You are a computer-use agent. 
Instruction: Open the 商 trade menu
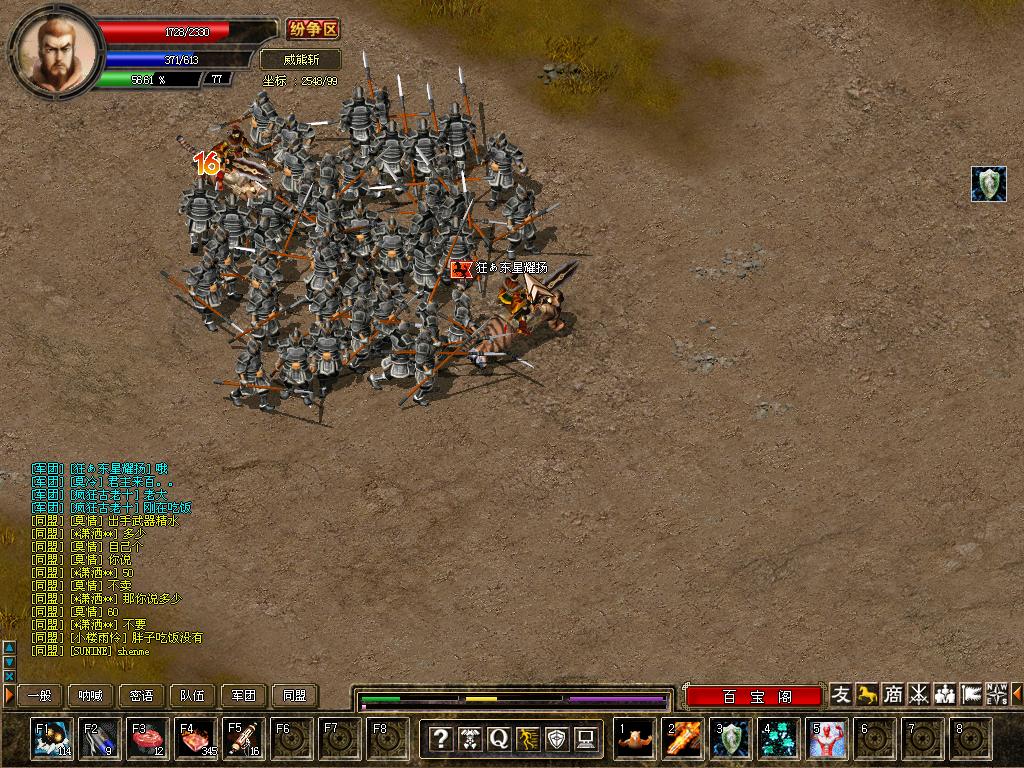point(893,694)
